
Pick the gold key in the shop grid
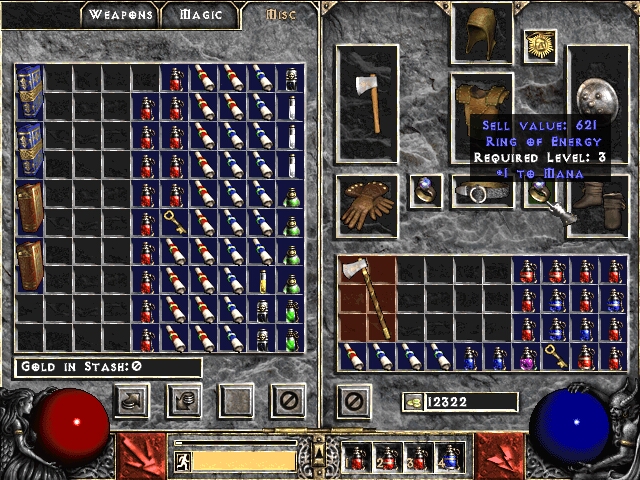pyautogui.click(x=176, y=222)
